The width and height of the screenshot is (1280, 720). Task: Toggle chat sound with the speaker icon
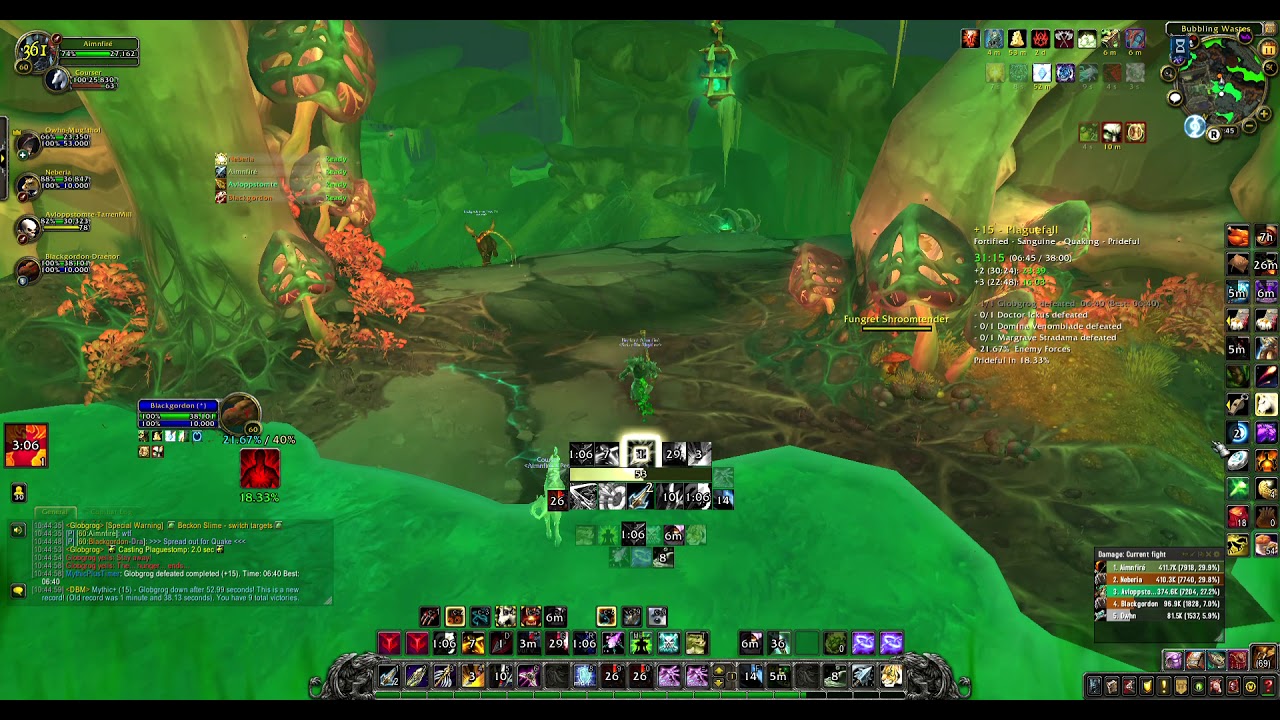coord(18,530)
